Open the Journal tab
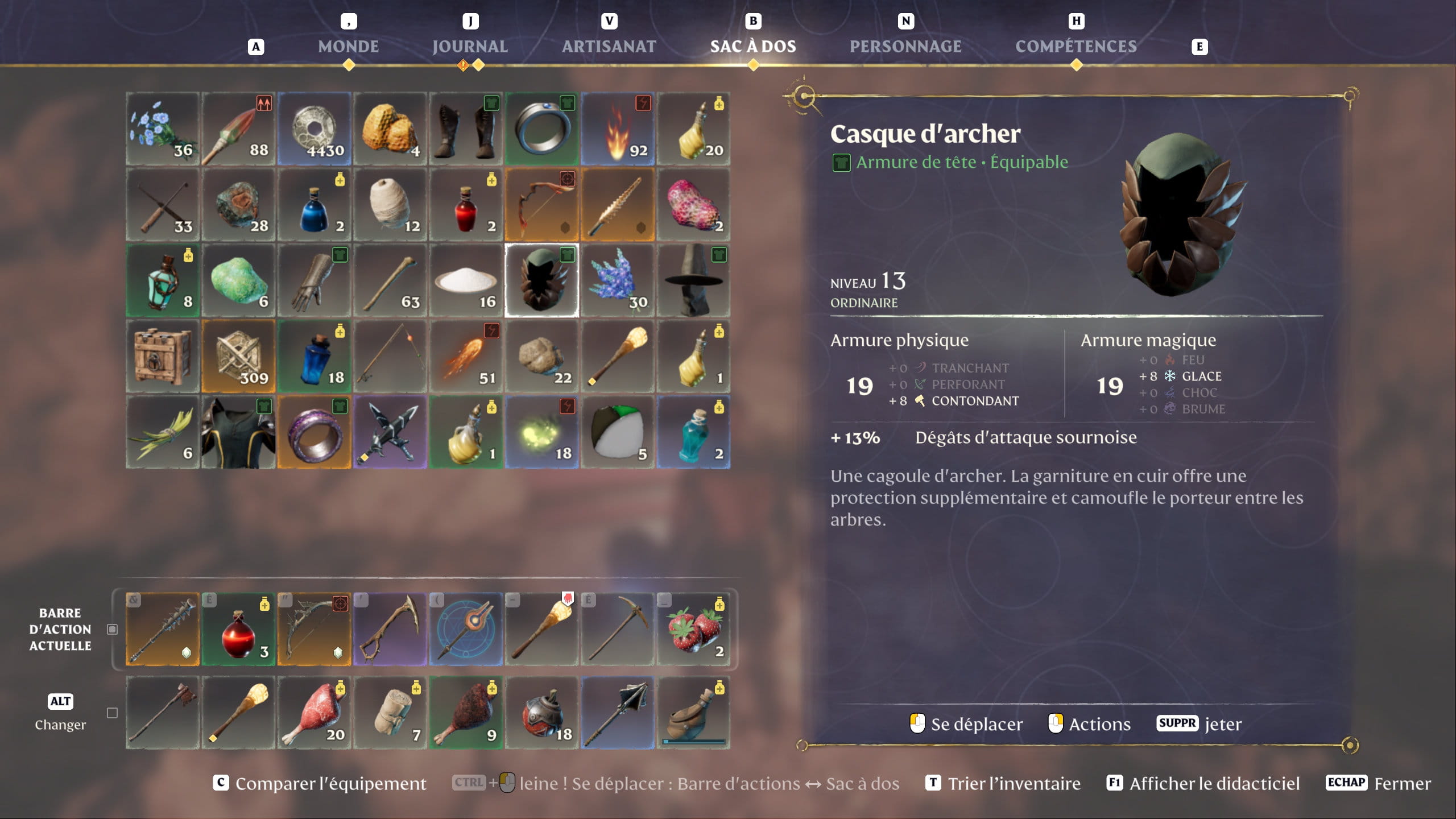This screenshot has width=1456, height=819. click(470, 46)
